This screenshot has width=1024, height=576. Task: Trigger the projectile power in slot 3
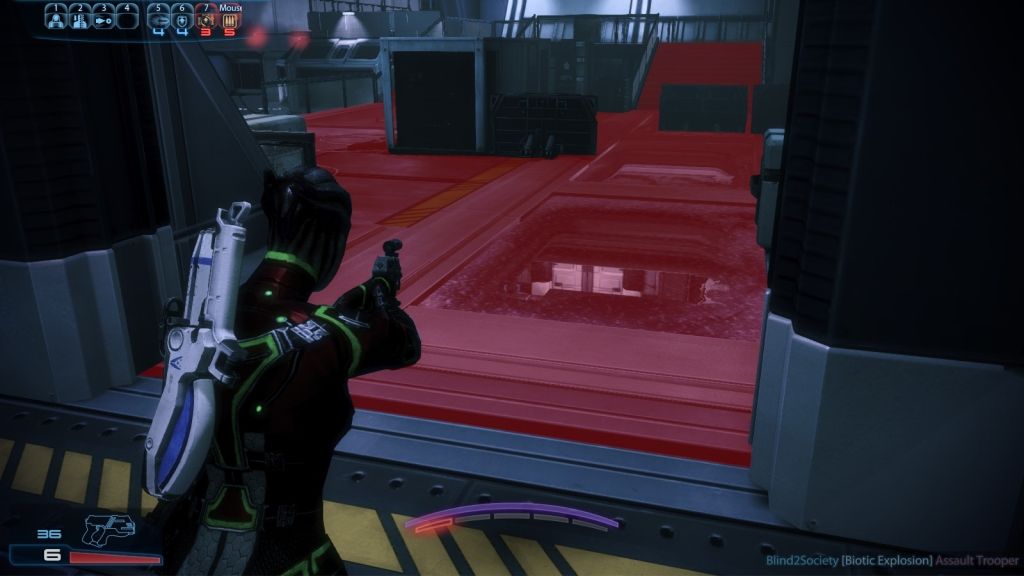click(x=103, y=20)
